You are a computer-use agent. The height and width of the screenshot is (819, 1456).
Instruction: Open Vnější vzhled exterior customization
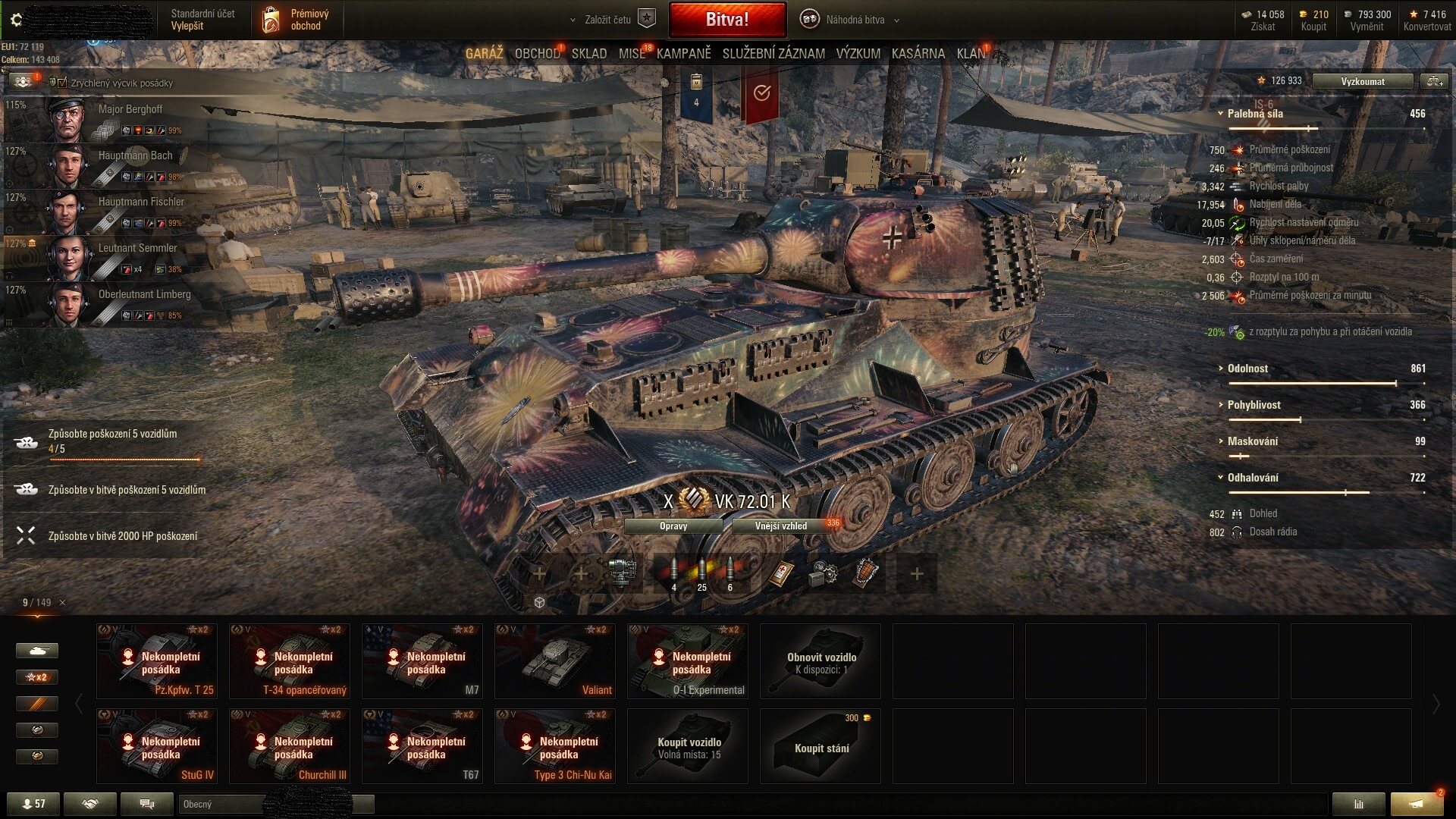pyautogui.click(x=781, y=526)
